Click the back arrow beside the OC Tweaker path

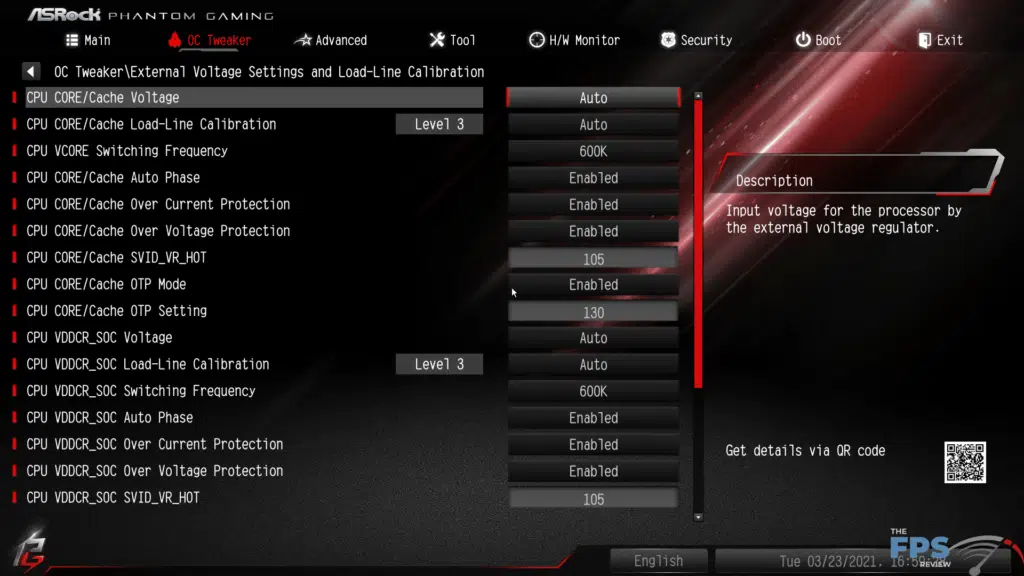point(31,72)
